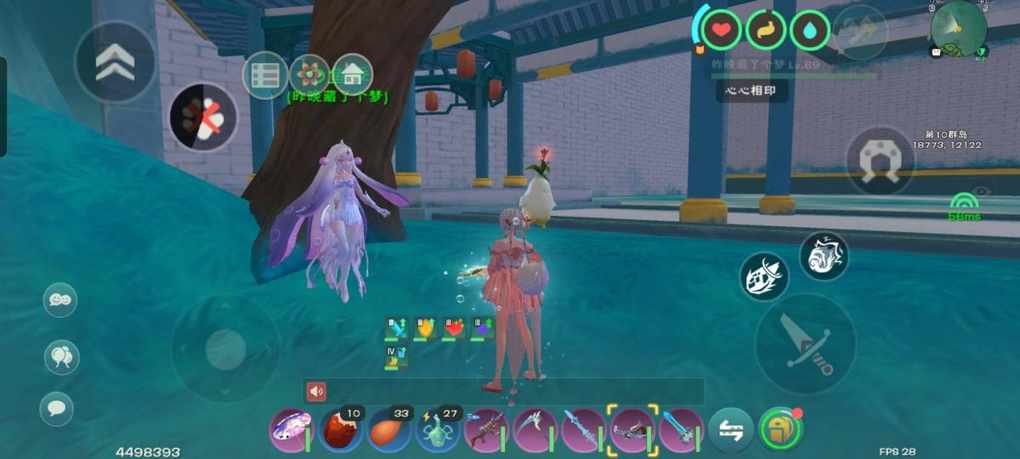Tap the home house icon
Image resolution: width=1020 pixels, height=459 pixels.
tap(352, 74)
